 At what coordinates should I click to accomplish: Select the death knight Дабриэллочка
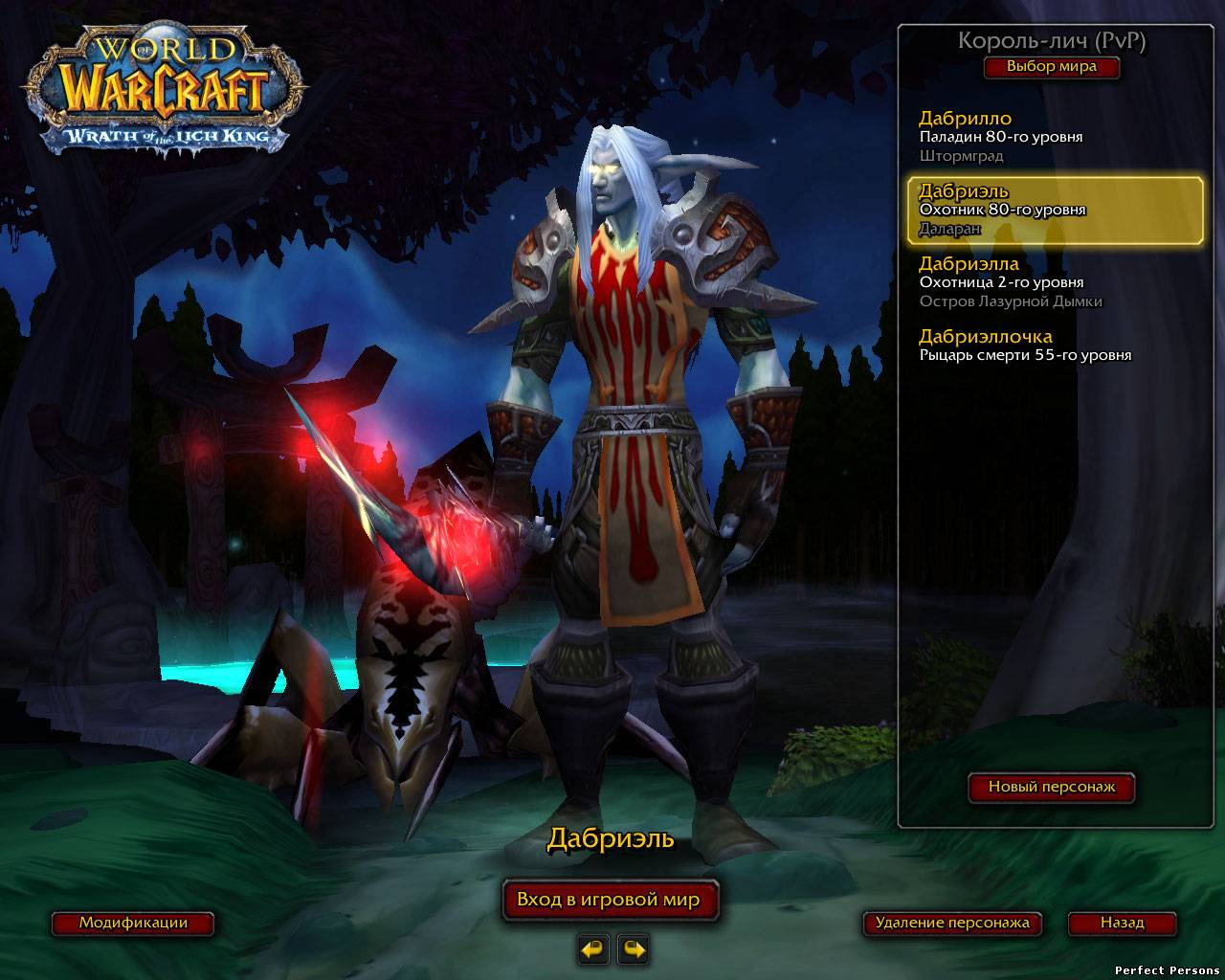tap(1051, 345)
